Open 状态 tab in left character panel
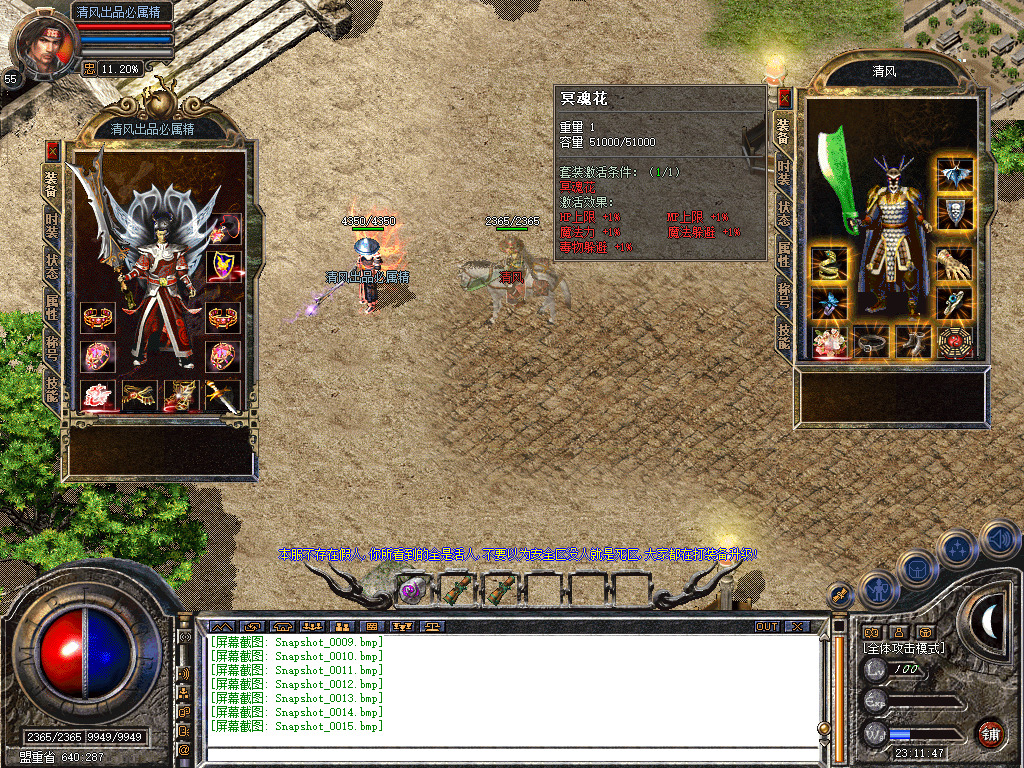This screenshot has height=768, width=1024. (x=52, y=269)
